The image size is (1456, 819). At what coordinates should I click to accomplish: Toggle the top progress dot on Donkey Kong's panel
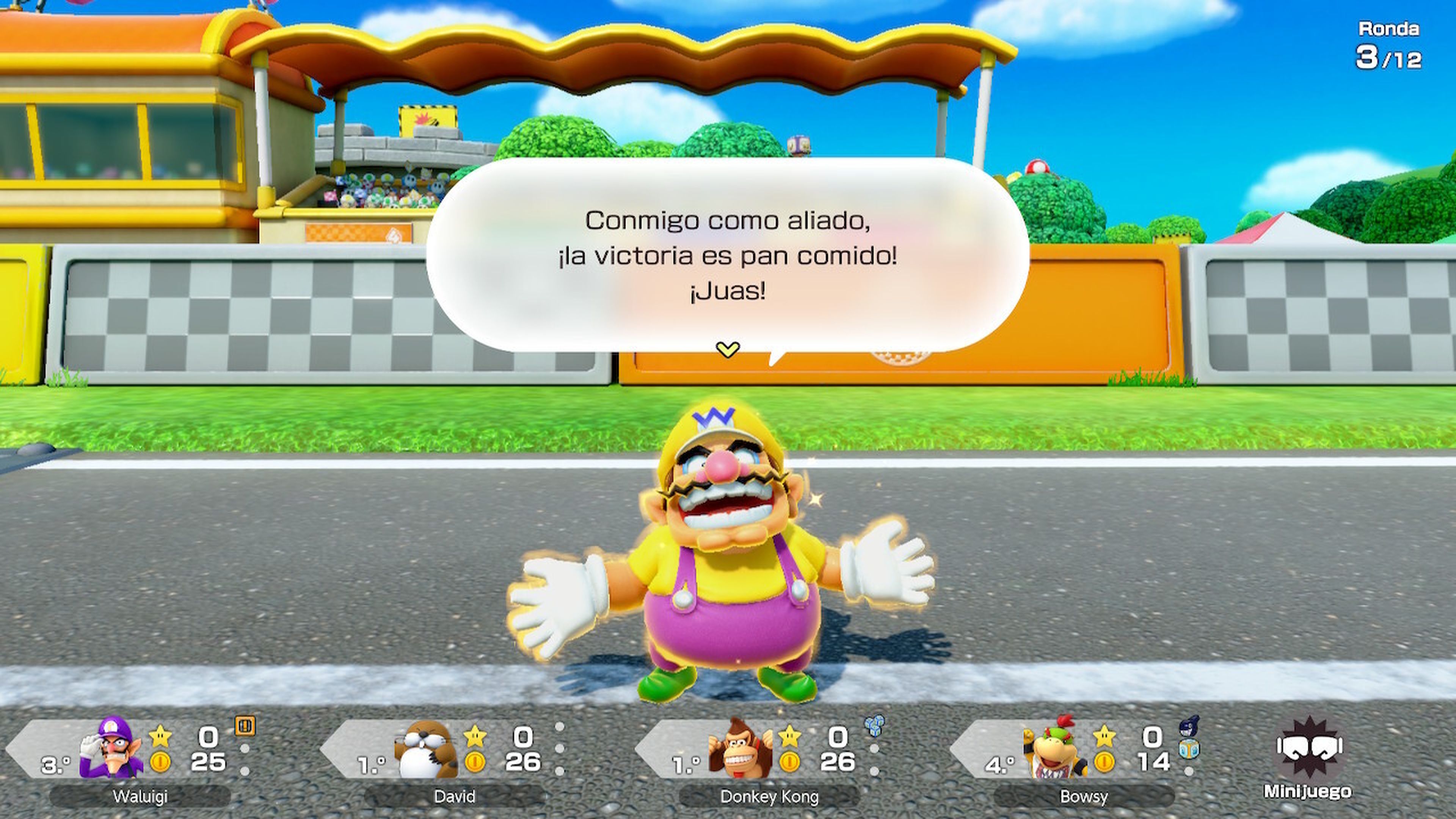coord(875,749)
